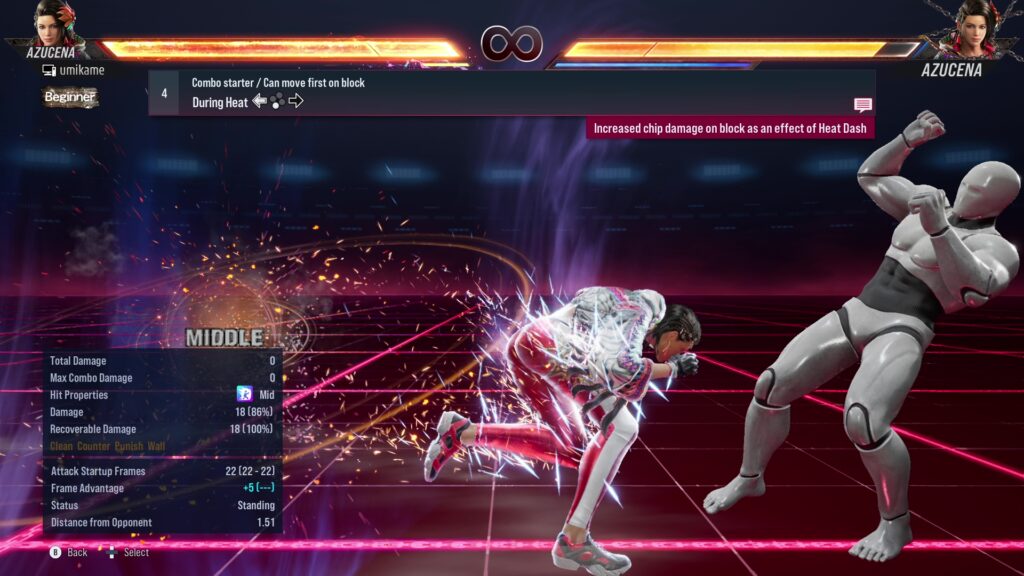1024x576 pixels.
Task: Select move entry 4 Combo starter
Action: (511, 92)
